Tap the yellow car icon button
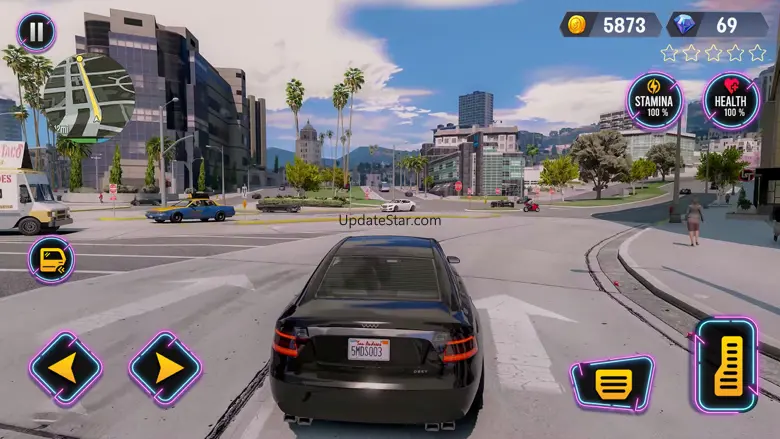 click(x=51, y=260)
